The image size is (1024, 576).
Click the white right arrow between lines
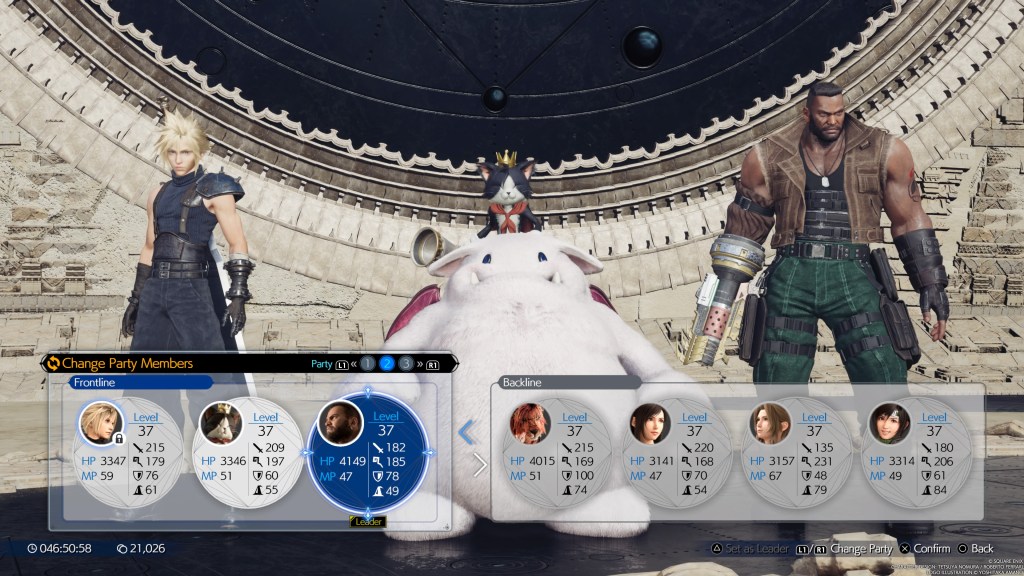(480, 465)
